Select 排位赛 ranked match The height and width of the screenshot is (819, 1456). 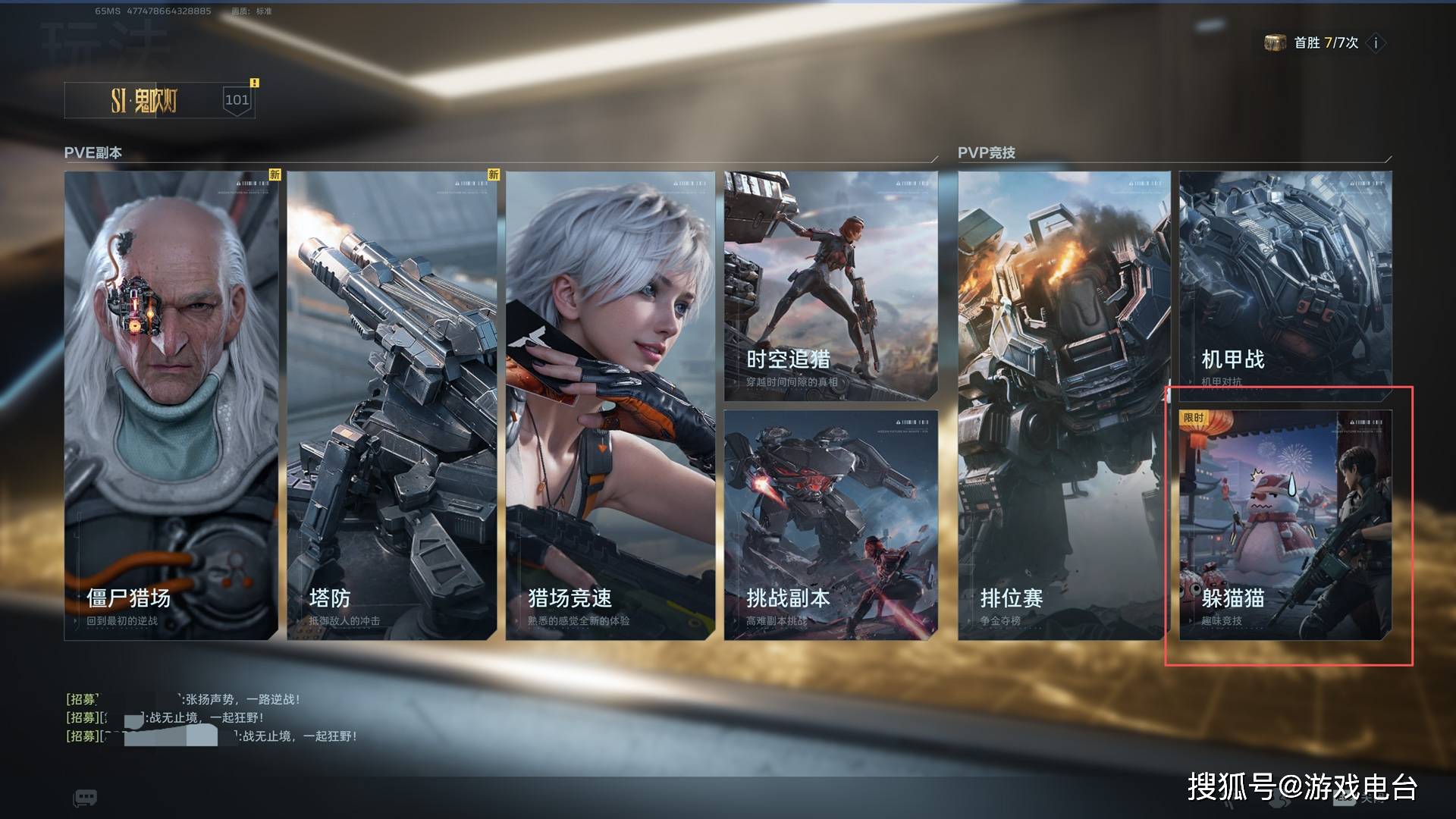click(x=1063, y=406)
